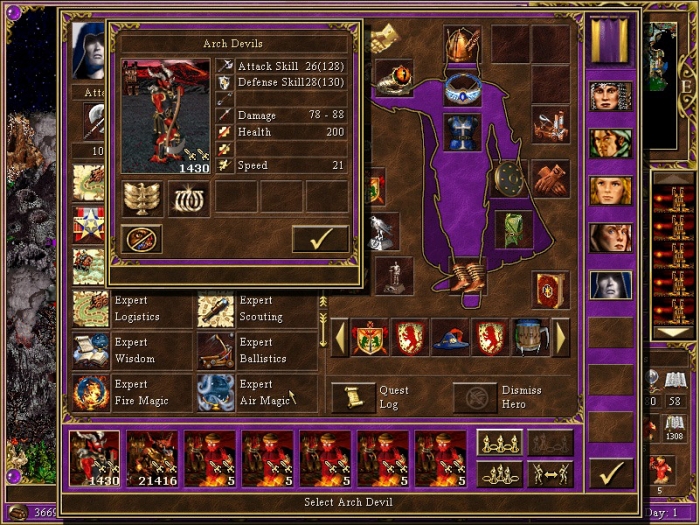Dismiss the Arch Devils creature stack

141,239
